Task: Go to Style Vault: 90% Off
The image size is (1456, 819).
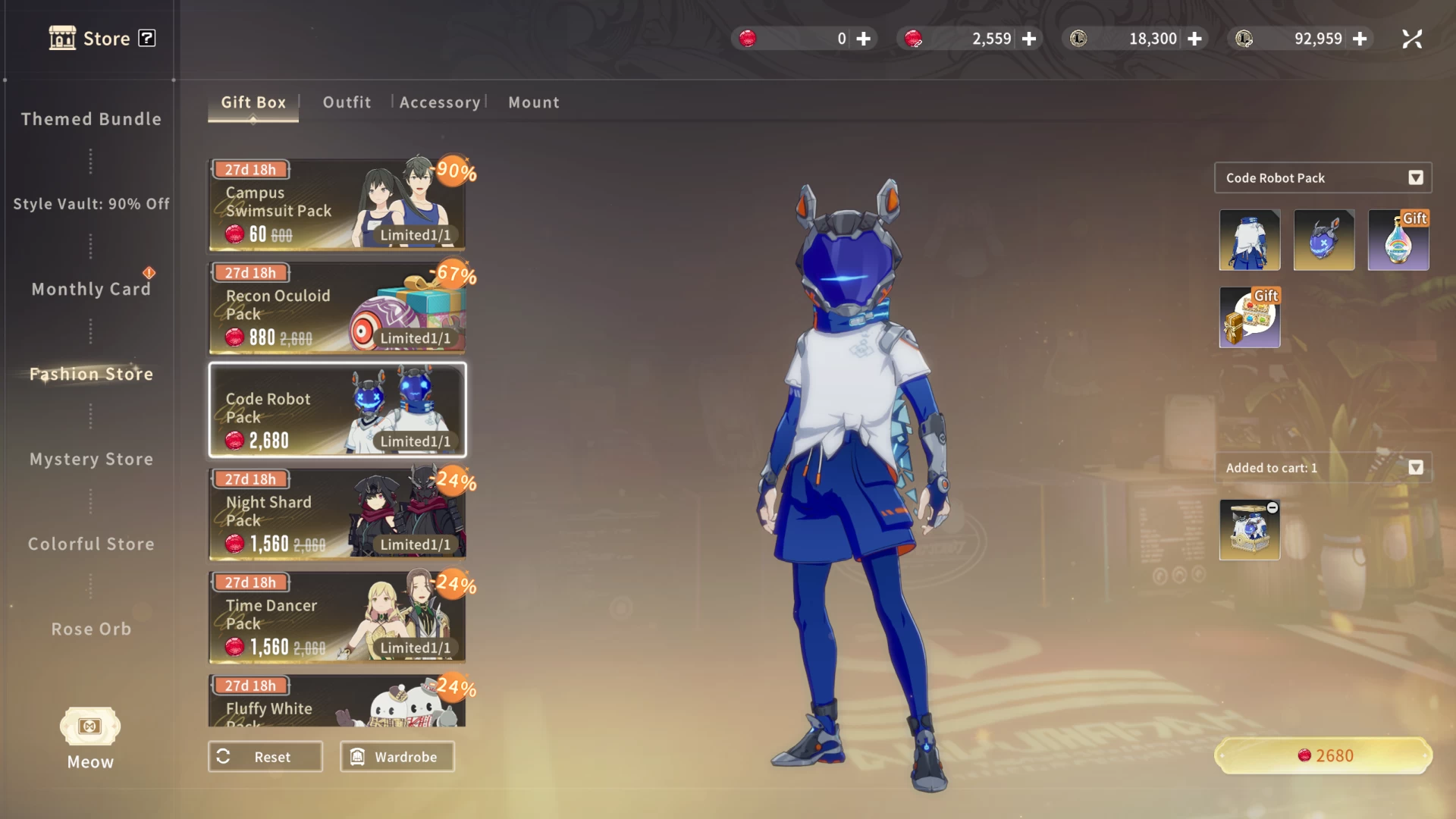Action: [91, 204]
